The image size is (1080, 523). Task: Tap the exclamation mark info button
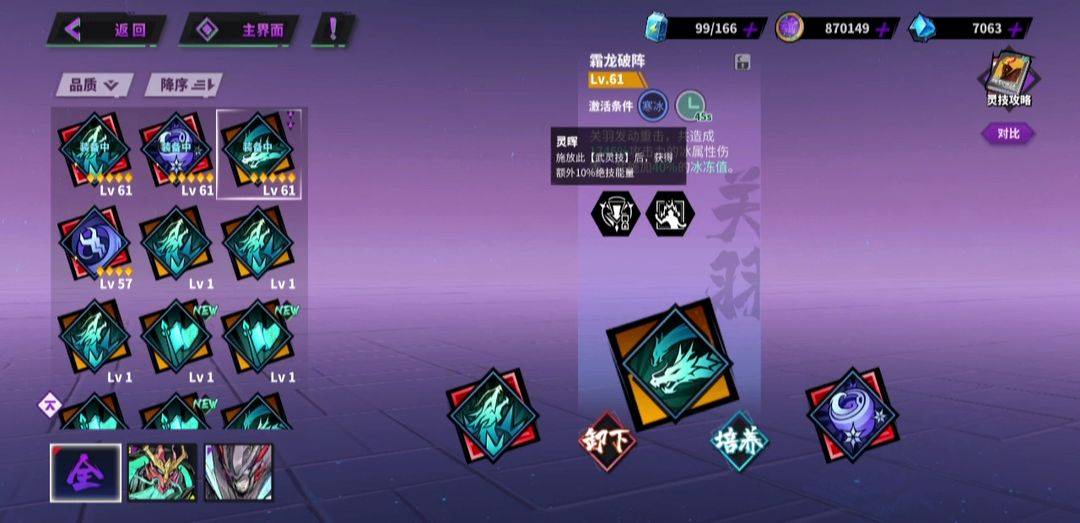click(x=334, y=29)
